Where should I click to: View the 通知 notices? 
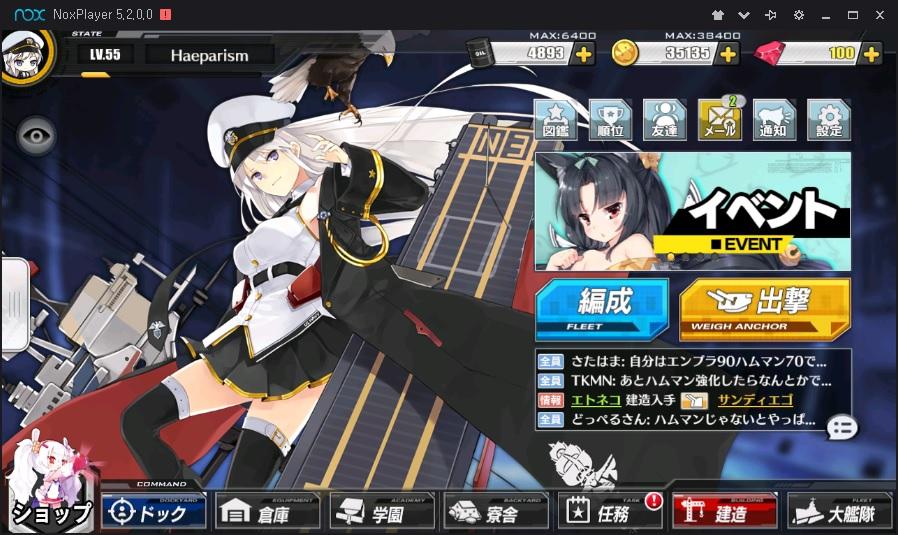773,121
